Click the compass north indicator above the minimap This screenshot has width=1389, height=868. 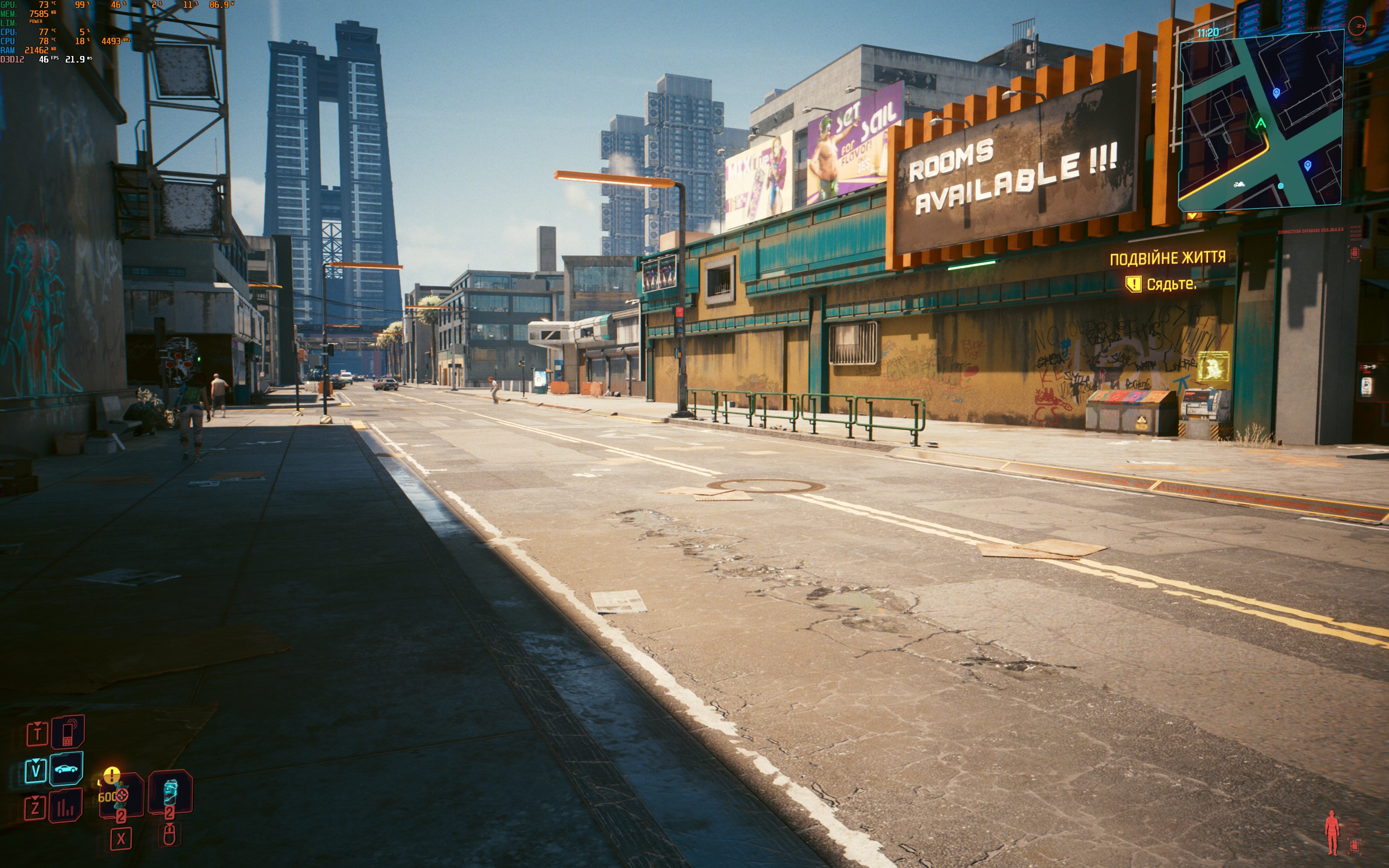1357,26
